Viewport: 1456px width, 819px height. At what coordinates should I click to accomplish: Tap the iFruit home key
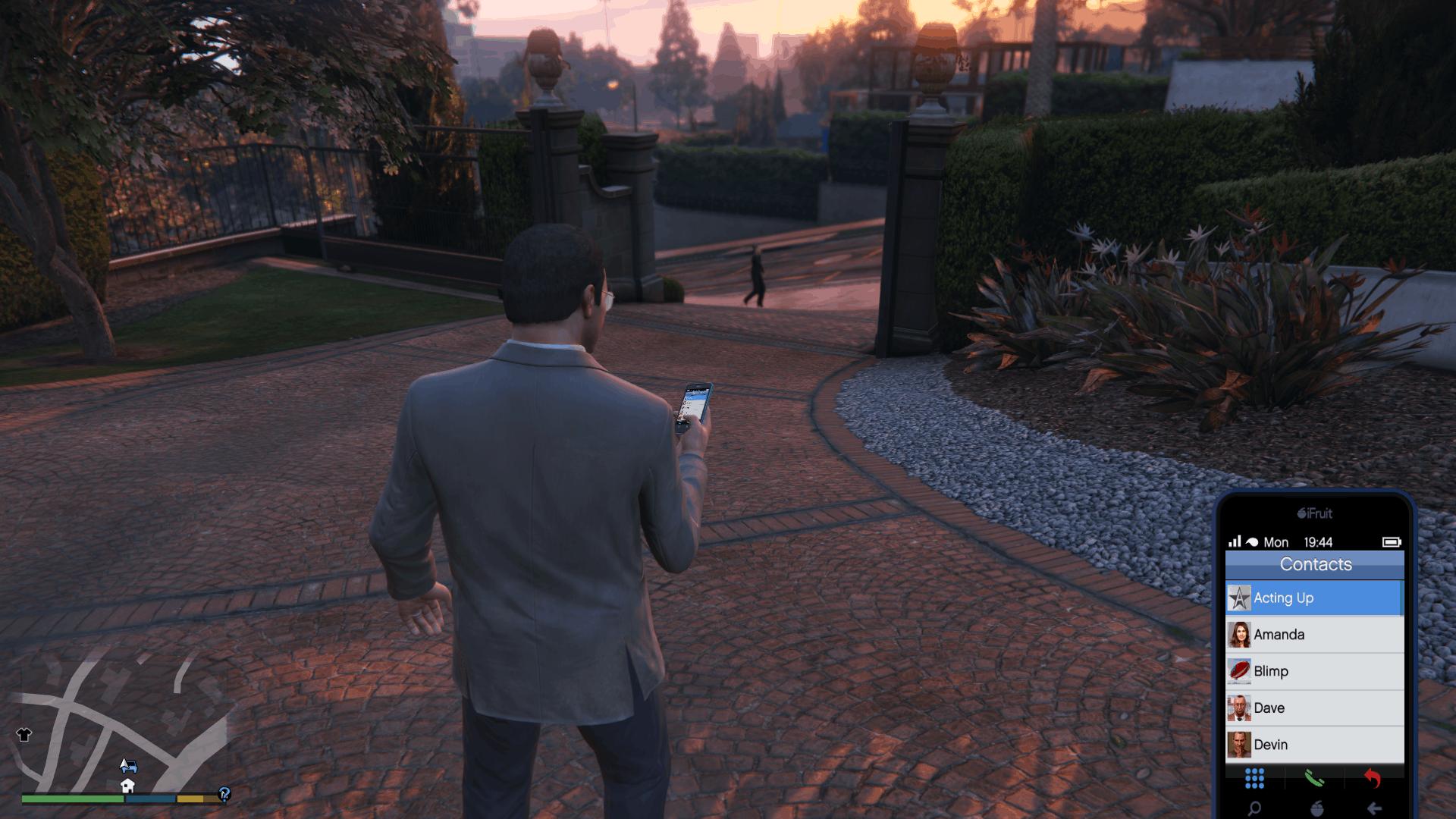point(1316,808)
